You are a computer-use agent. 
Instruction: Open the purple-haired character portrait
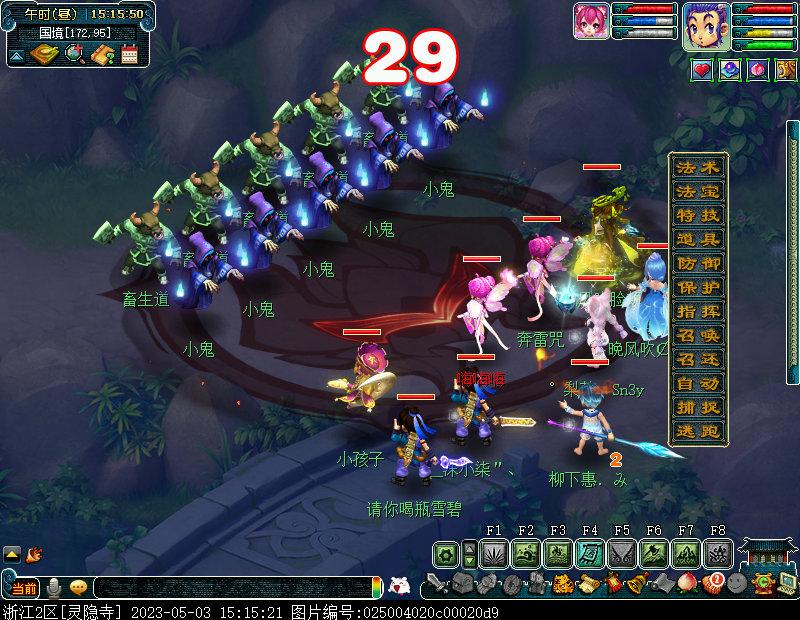[x=706, y=25]
